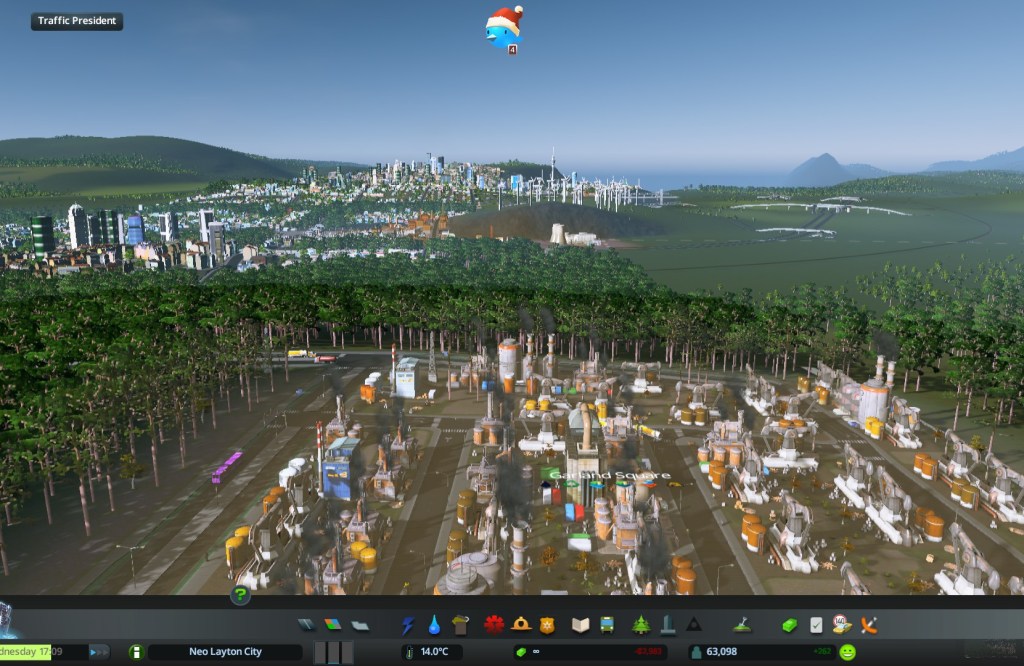Image resolution: width=1024 pixels, height=666 pixels.
Task: Open the Chirper bird notifications
Action: (504, 27)
